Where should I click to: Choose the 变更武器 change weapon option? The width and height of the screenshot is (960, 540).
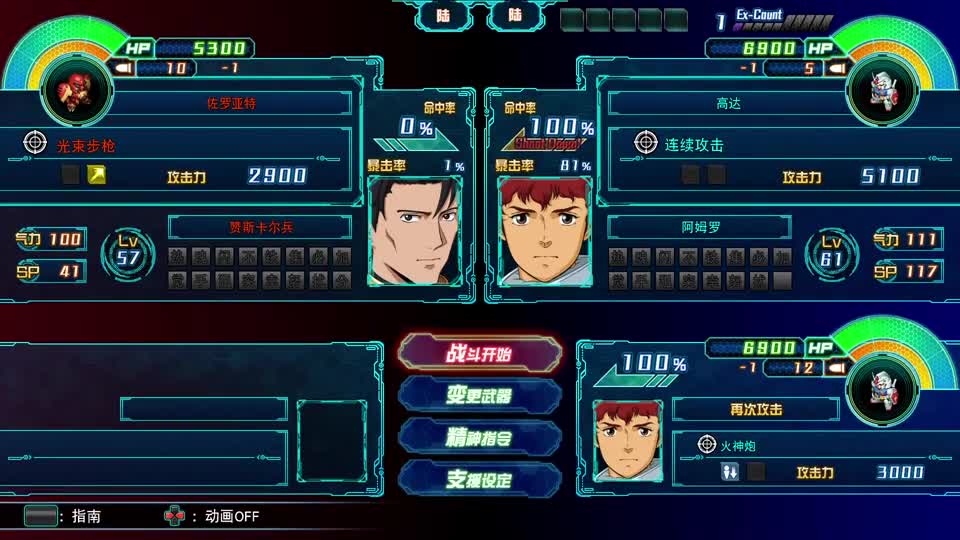(480, 395)
